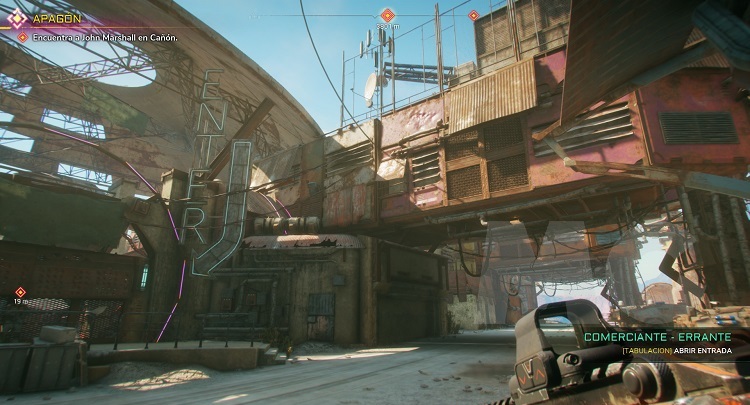Select the APAGÓN mission title

tap(57, 18)
